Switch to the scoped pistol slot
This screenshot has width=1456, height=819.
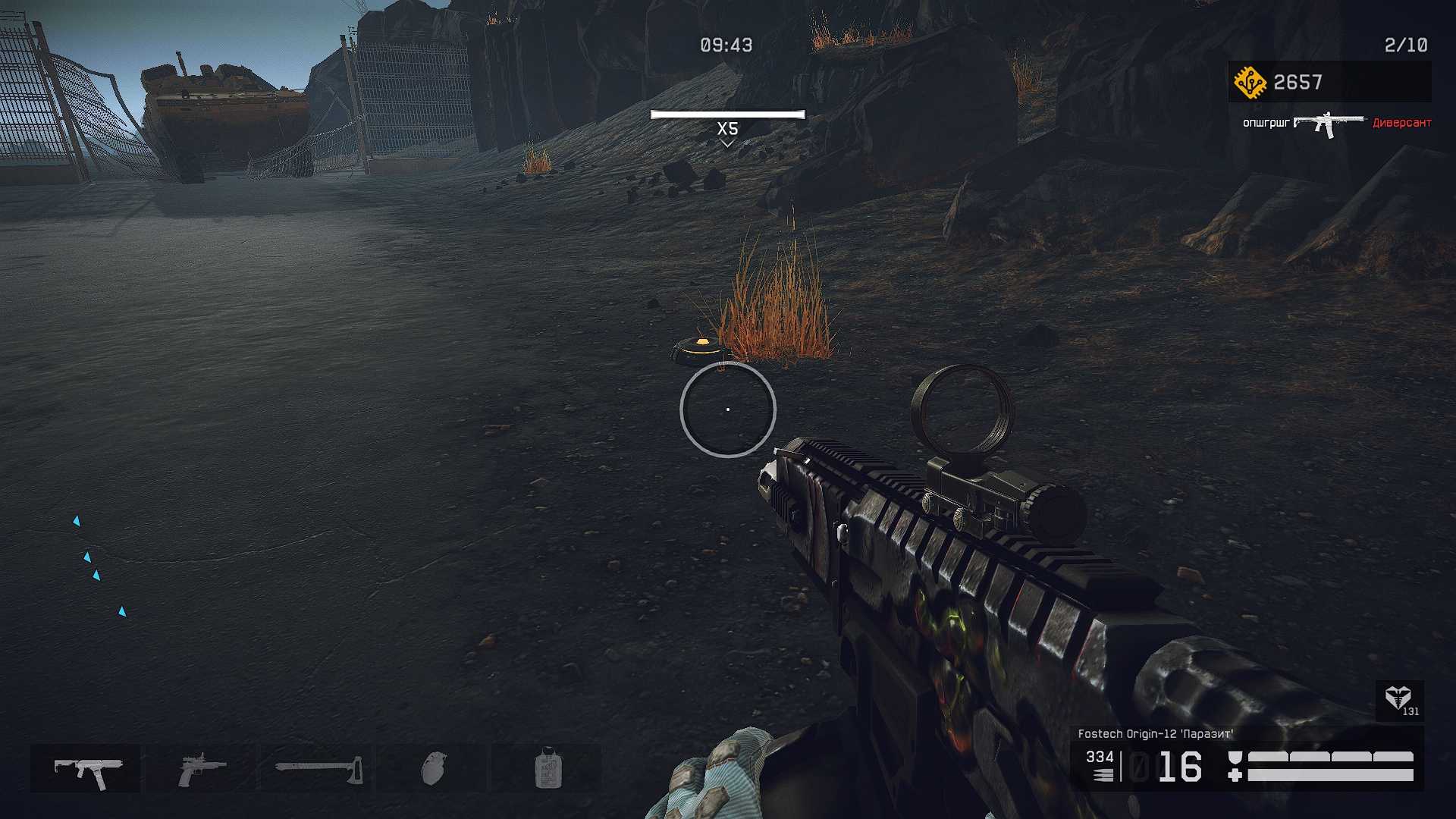click(201, 769)
